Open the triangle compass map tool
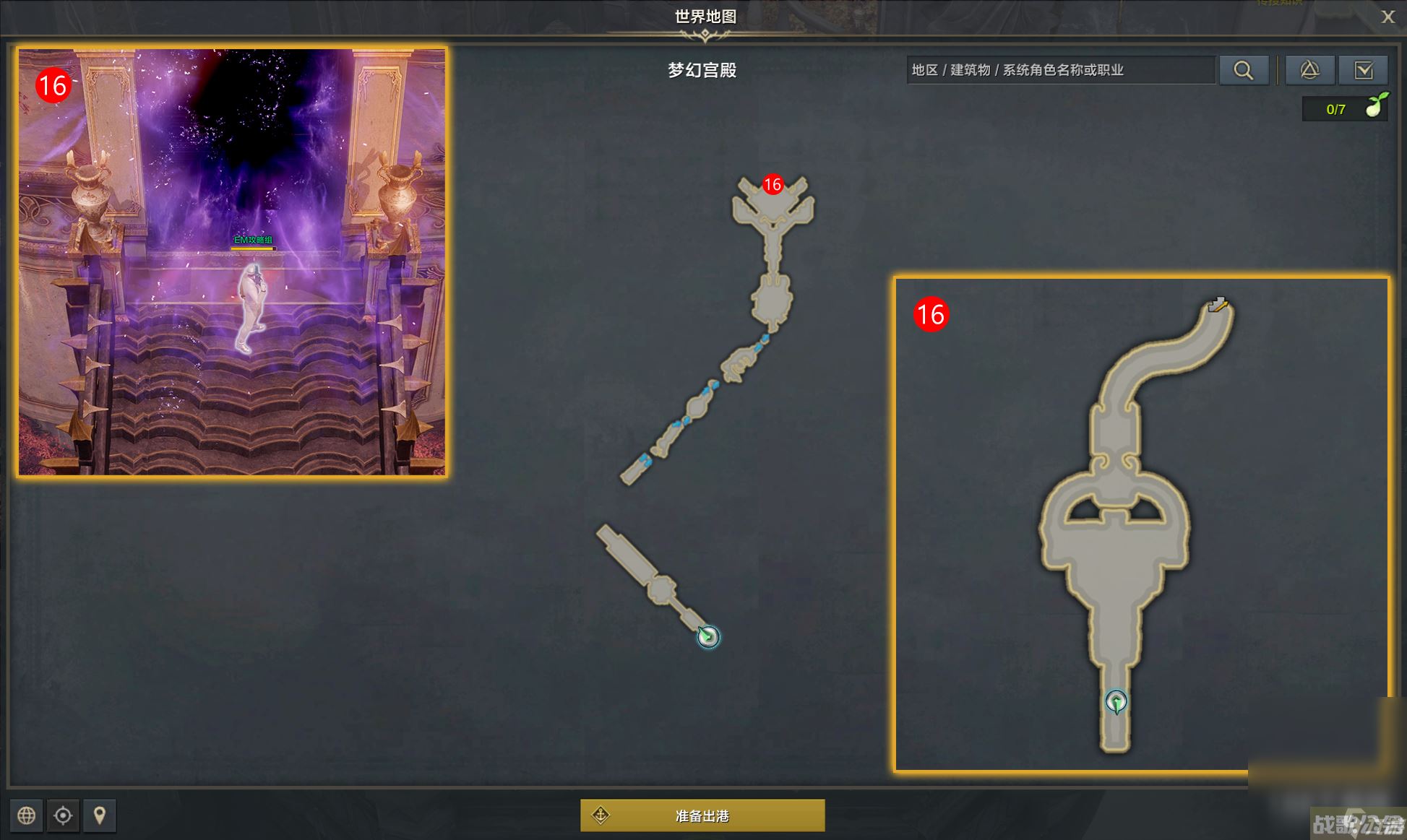Viewport: 1407px width, 840px height. pyautogui.click(x=1309, y=70)
